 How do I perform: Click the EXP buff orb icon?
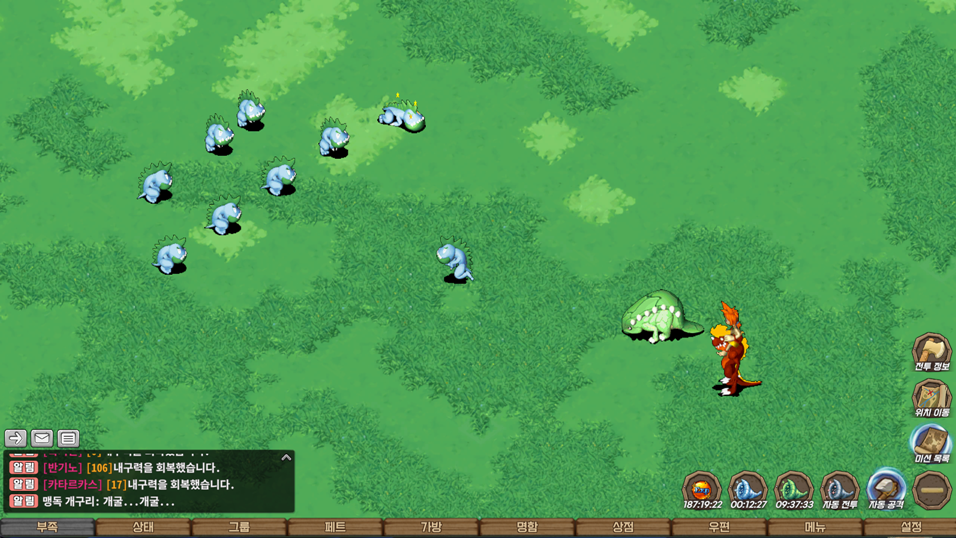(701, 489)
